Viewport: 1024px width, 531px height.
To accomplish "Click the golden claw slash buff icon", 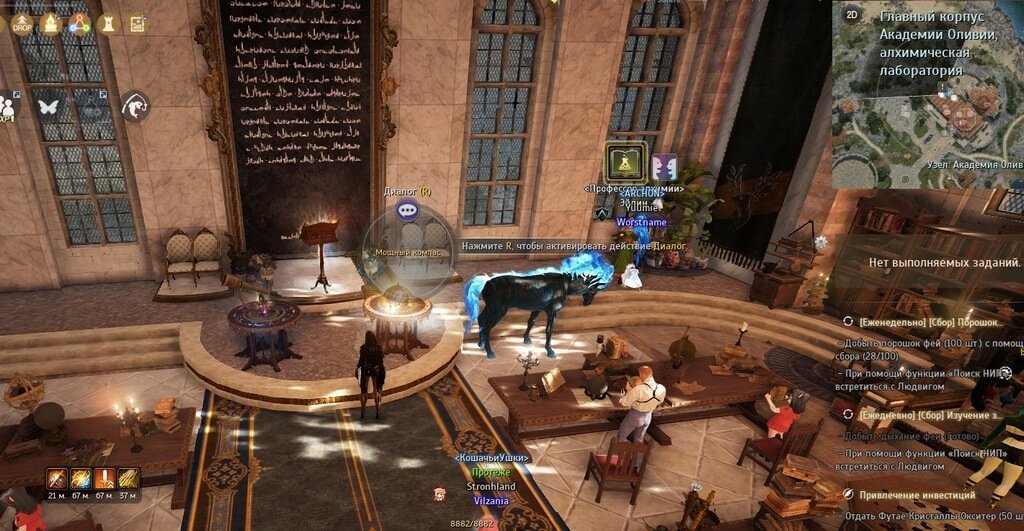I will pos(128,478).
